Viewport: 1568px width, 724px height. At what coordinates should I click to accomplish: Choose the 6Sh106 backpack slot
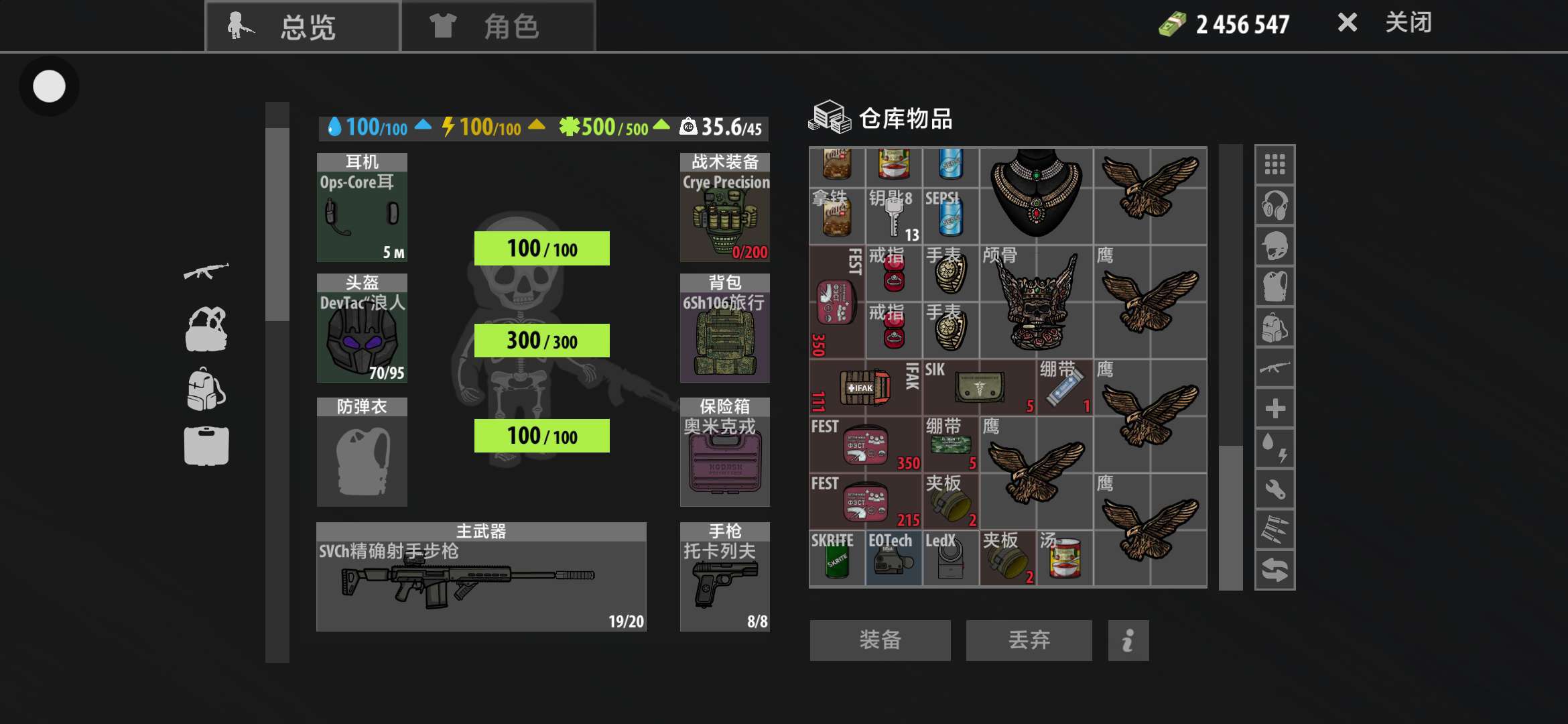tap(724, 328)
